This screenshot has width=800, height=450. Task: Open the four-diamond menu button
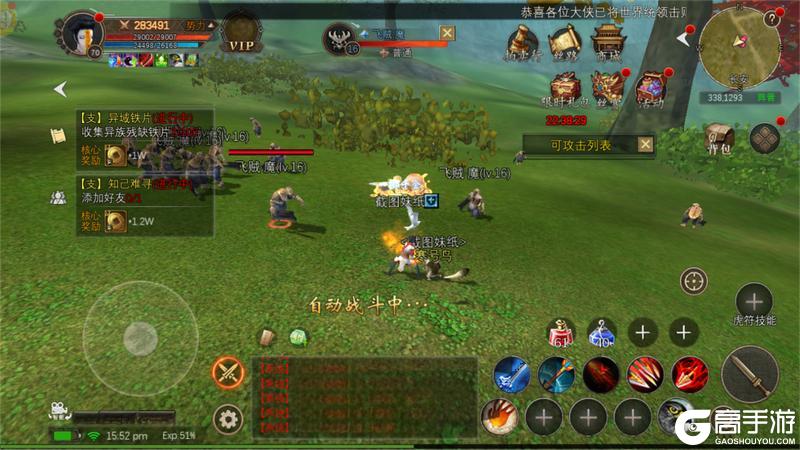(x=765, y=138)
